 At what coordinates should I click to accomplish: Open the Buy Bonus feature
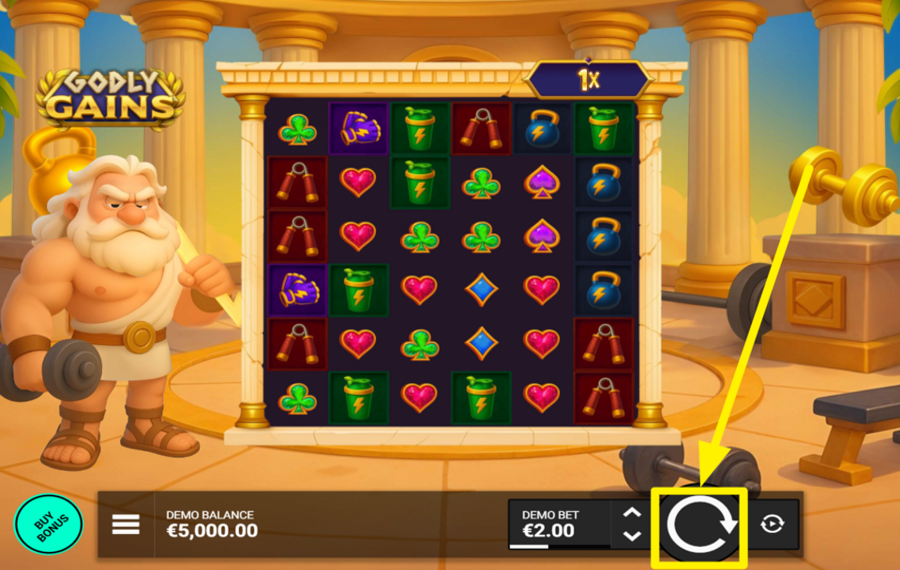pyautogui.click(x=48, y=524)
